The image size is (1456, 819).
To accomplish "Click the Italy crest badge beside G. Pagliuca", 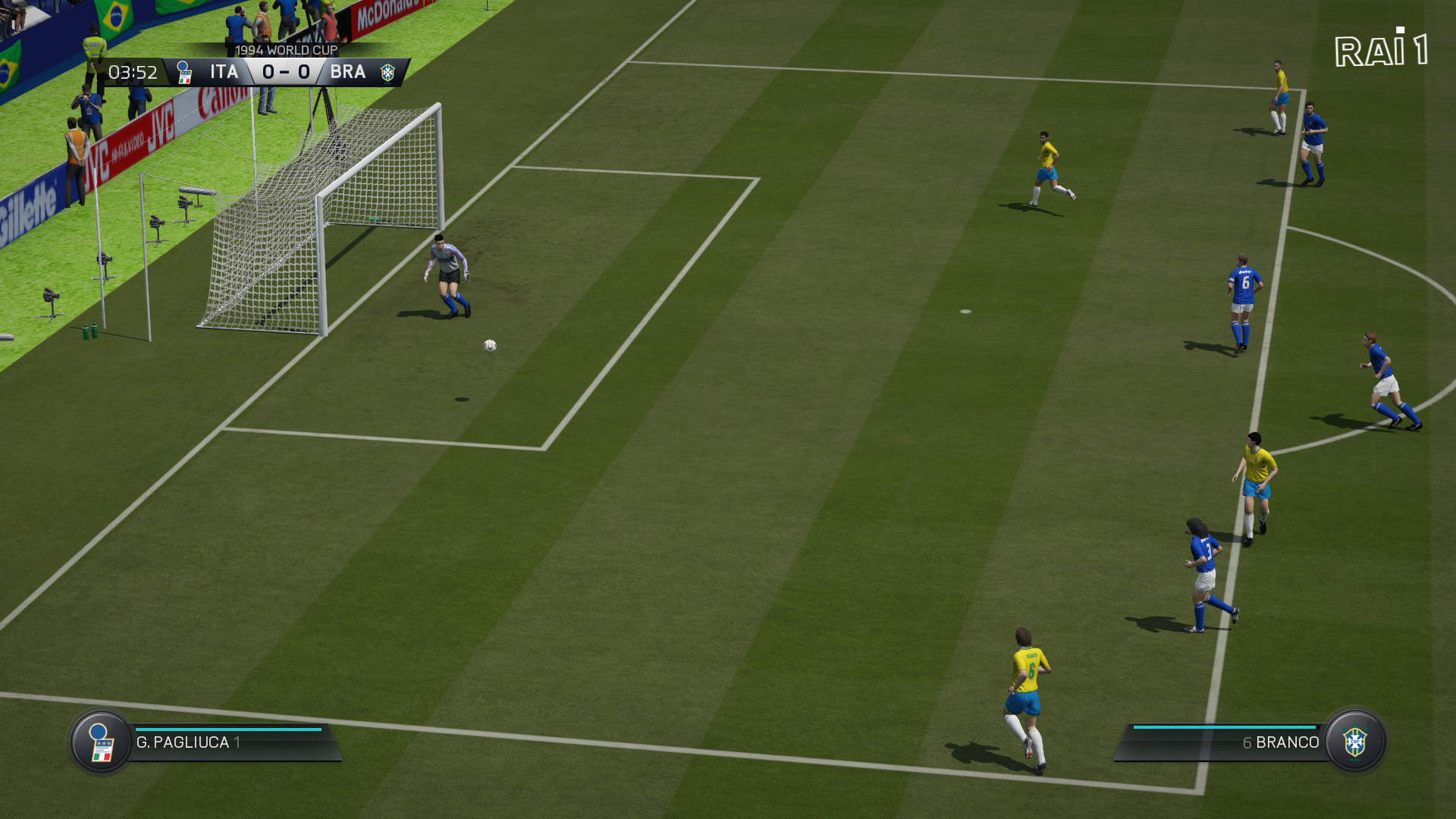I will coord(101,742).
